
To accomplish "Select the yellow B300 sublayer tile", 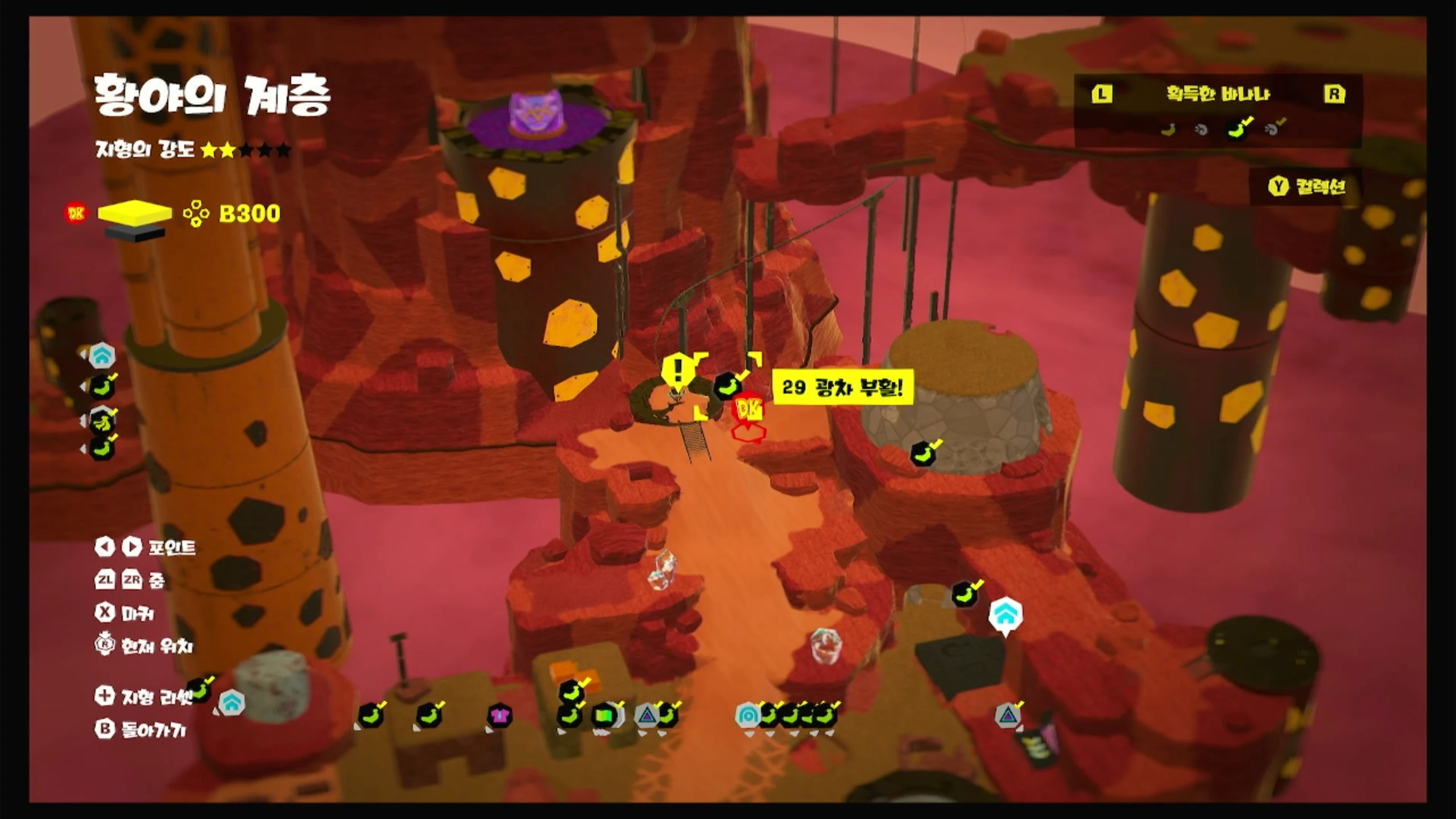I will [134, 212].
